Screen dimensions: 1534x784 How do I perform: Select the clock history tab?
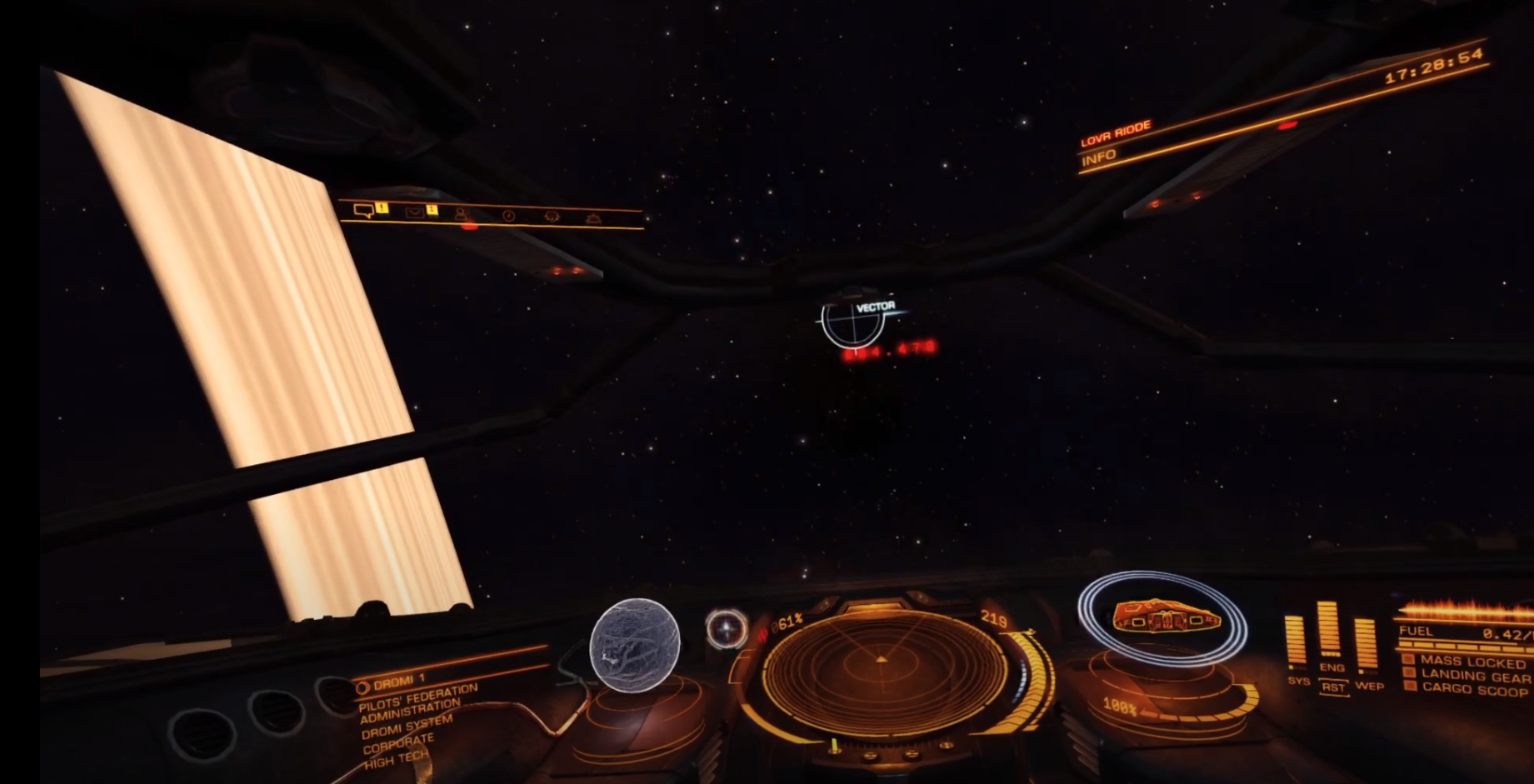click(x=508, y=216)
